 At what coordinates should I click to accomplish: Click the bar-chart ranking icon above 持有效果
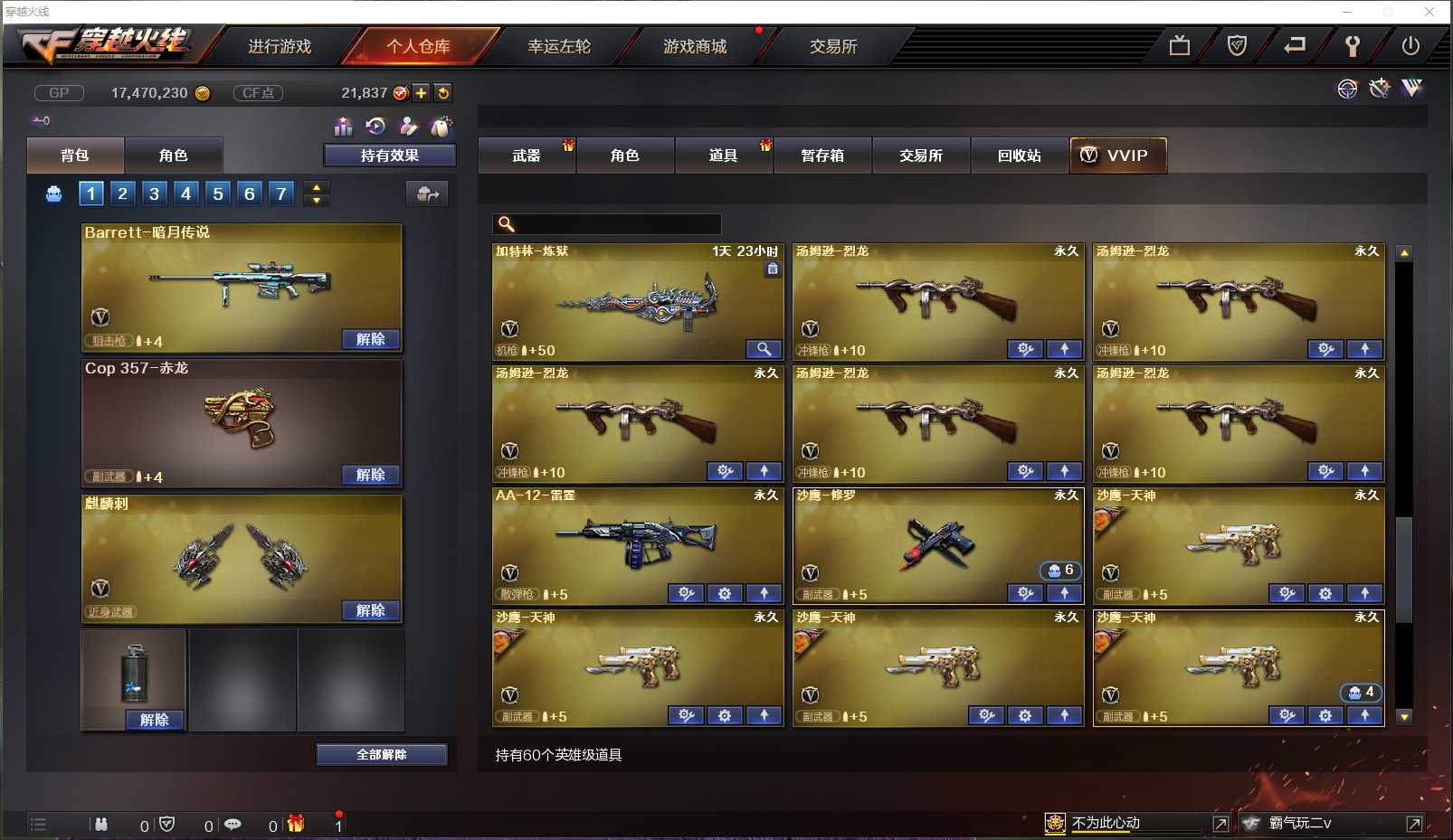[343, 127]
